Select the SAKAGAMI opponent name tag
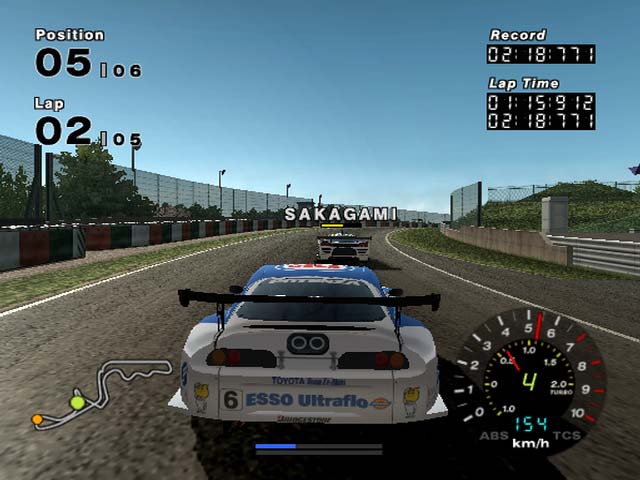640x480 pixels. 340,214
